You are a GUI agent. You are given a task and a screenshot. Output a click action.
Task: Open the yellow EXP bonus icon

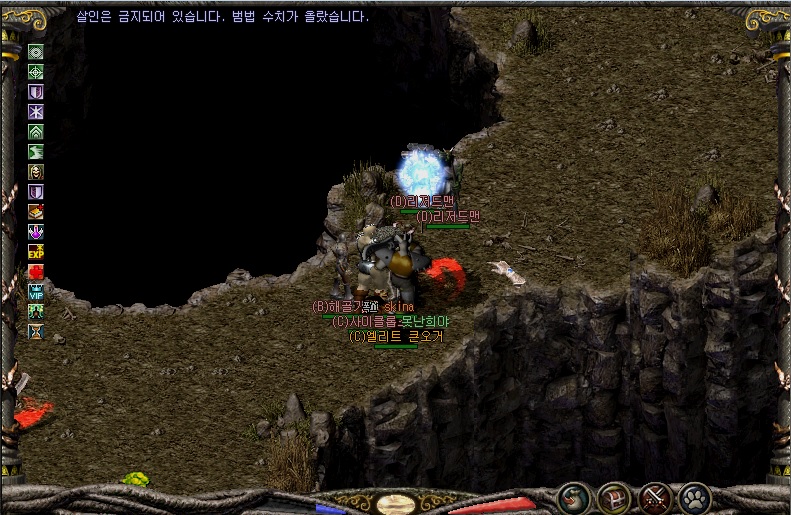point(36,252)
